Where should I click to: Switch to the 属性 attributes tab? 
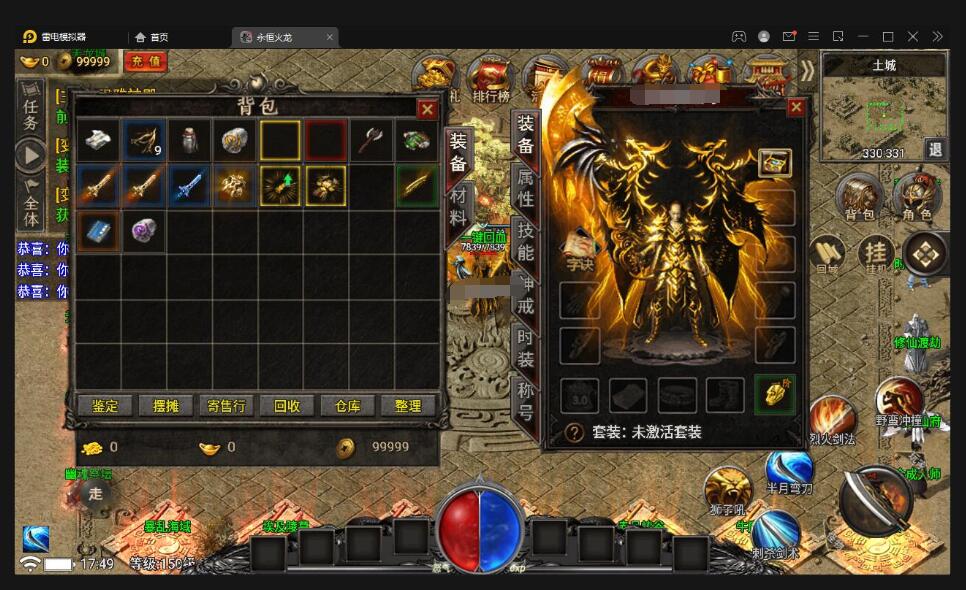pyautogui.click(x=525, y=187)
